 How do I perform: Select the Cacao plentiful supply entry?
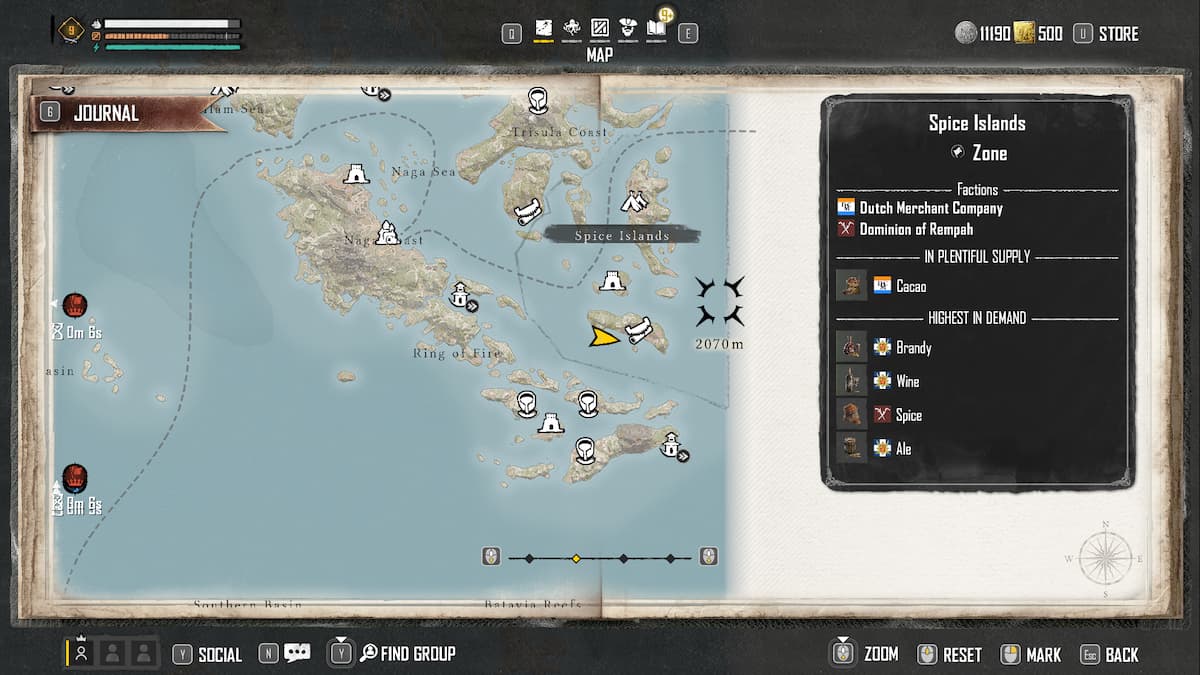(x=910, y=286)
